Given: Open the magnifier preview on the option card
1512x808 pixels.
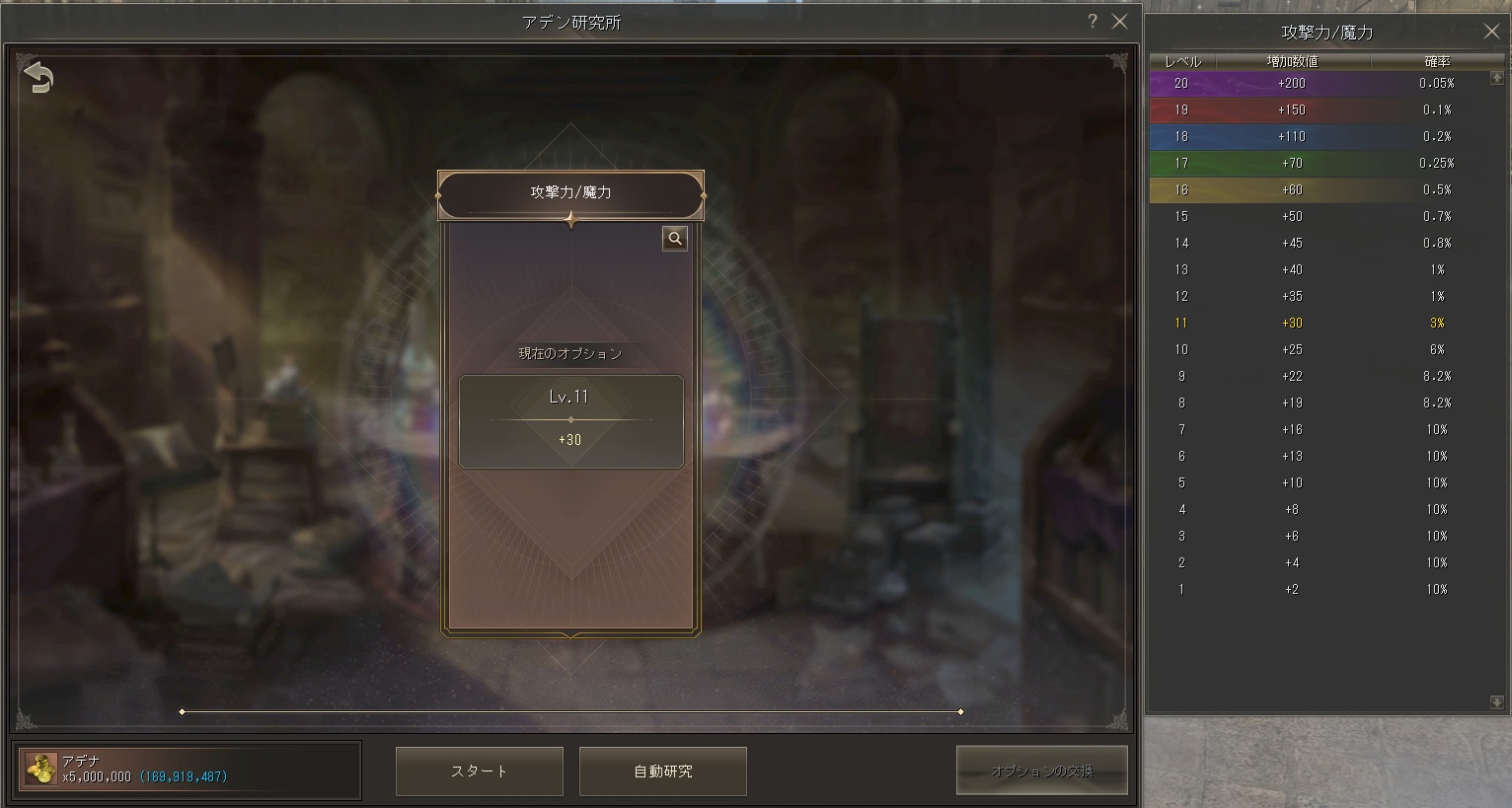Looking at the screenshot, I should 674,238.
